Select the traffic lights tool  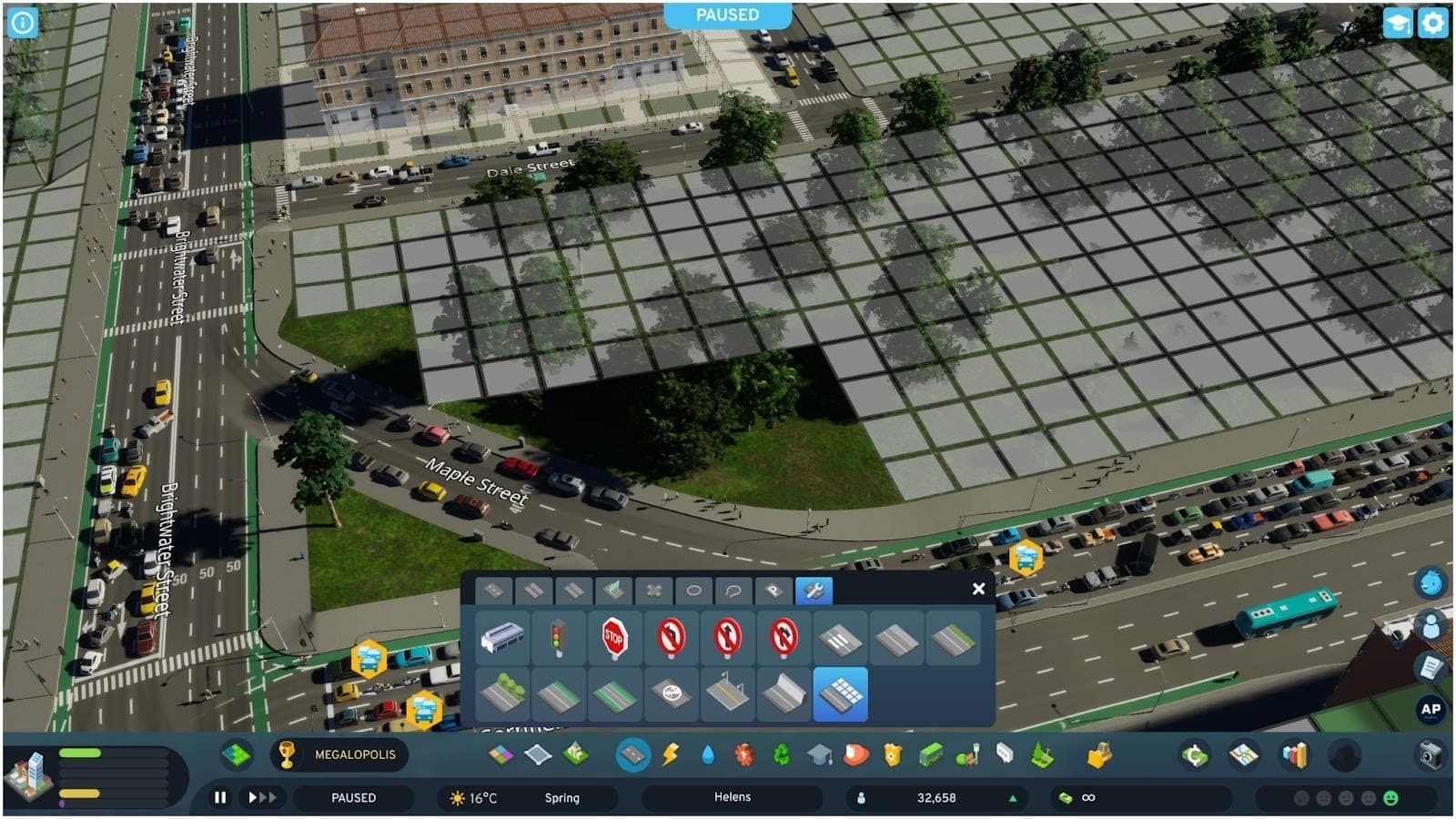pyautogui.click(x=558, y=638)
